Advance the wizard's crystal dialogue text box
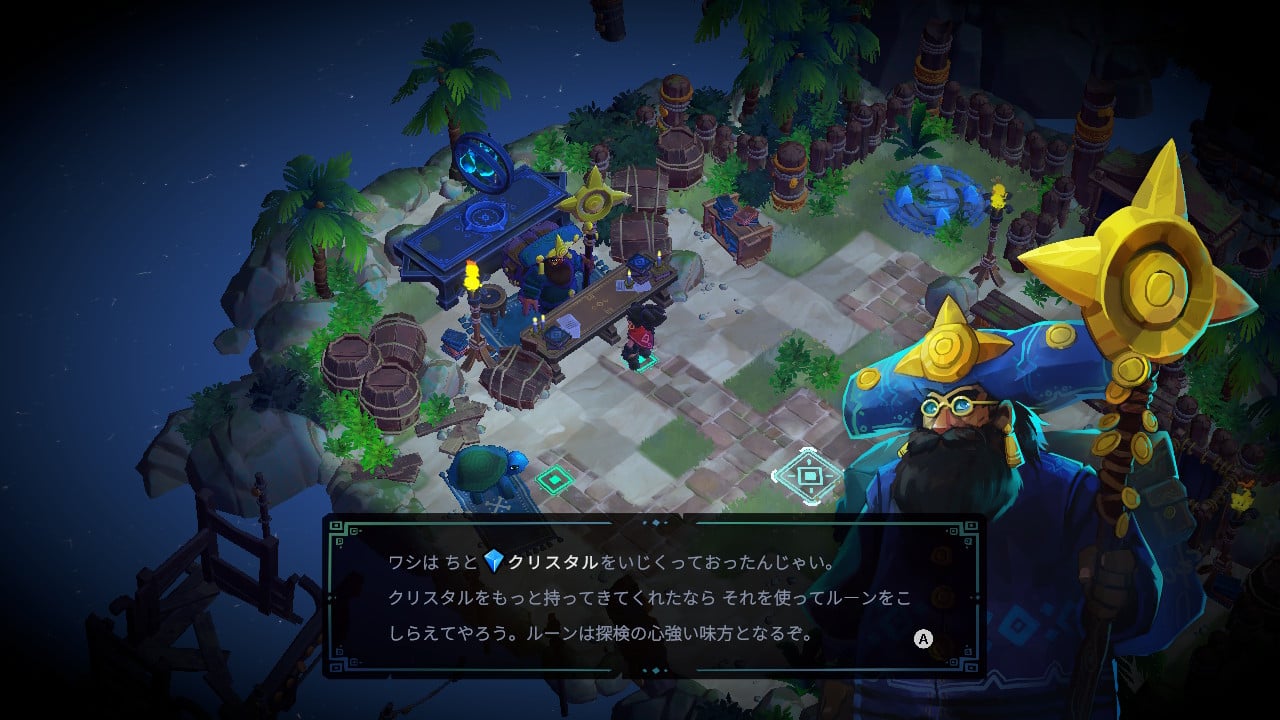1280x720 pixels. 924,639
